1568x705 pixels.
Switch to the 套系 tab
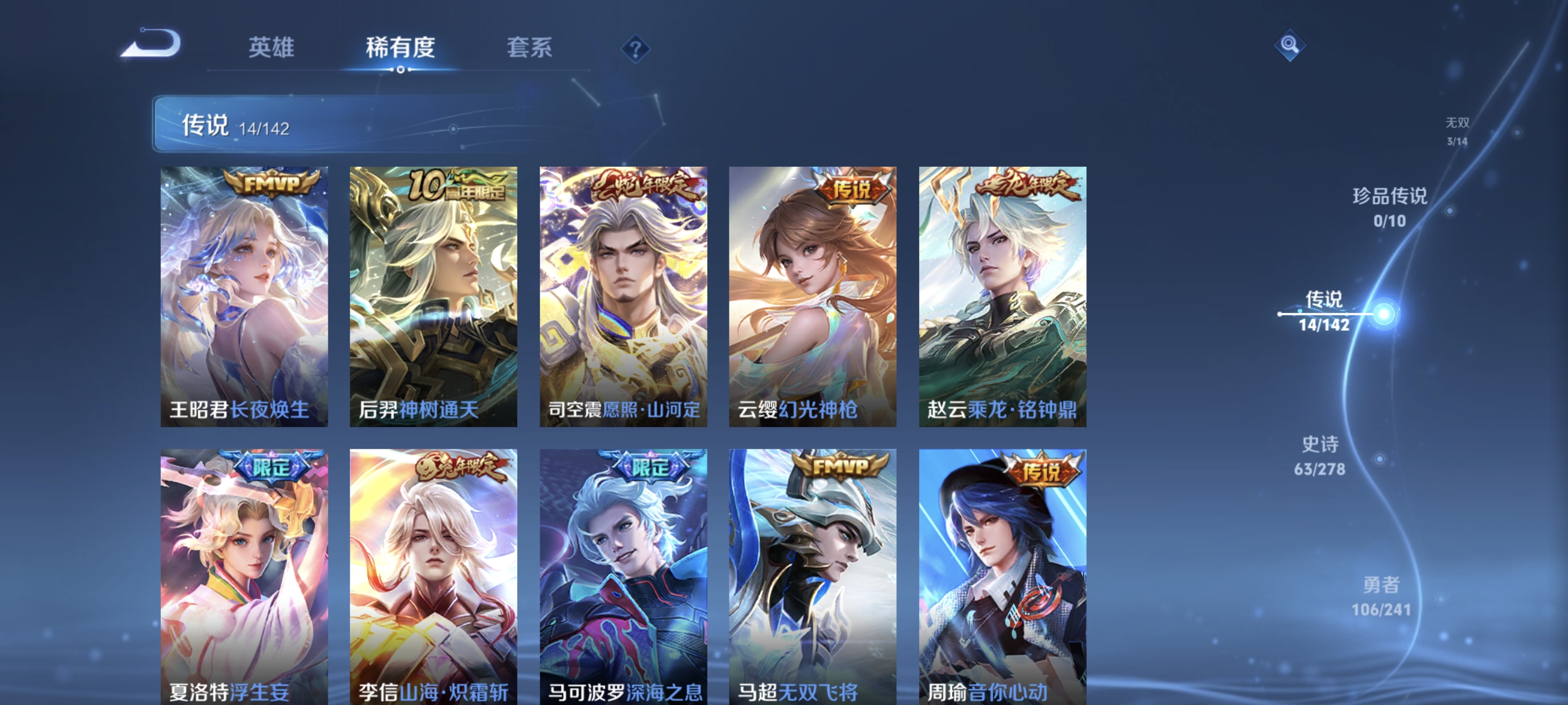[530, 49]
